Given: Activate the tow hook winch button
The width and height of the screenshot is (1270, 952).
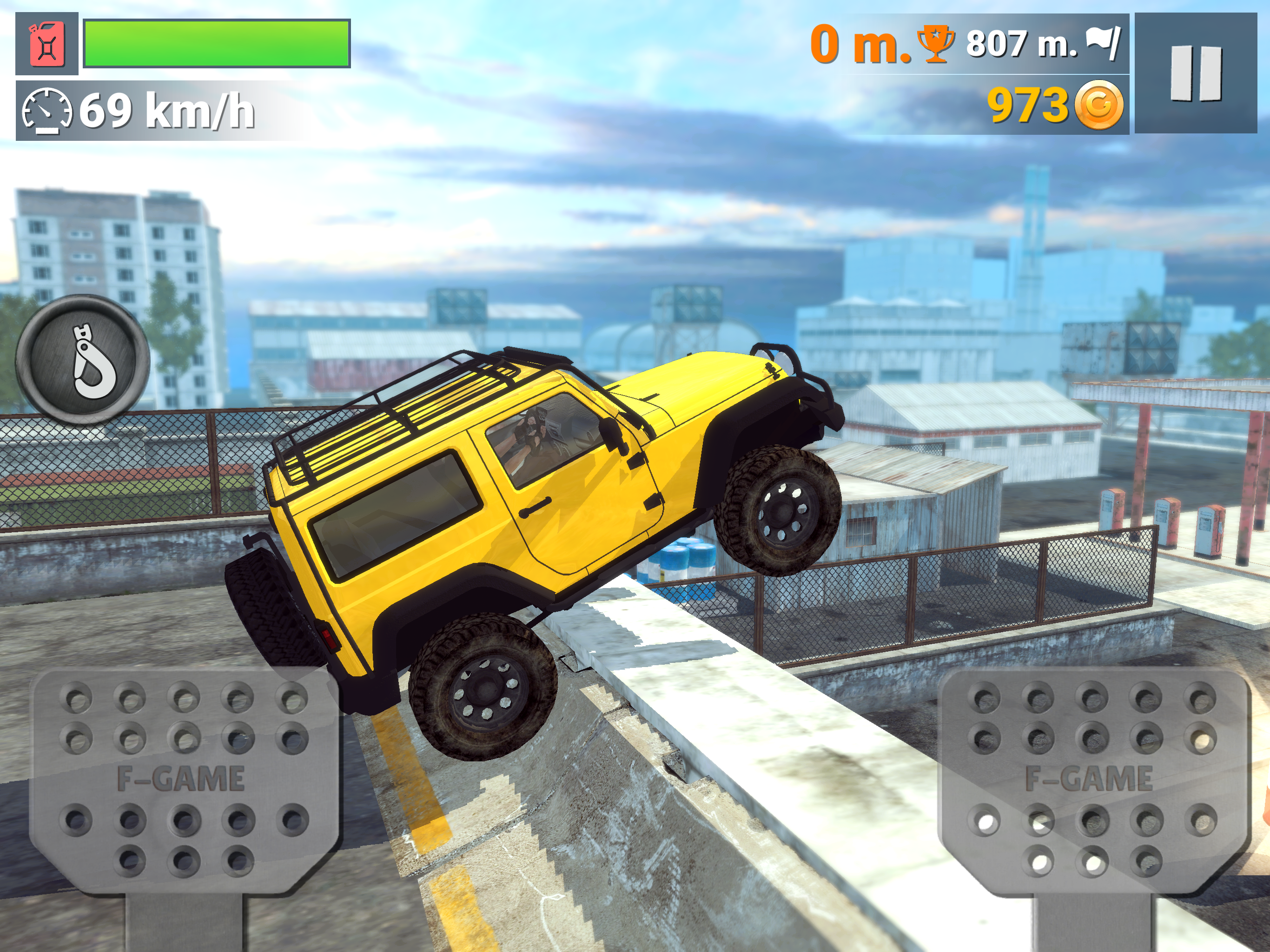Looking at the screenshot, I should point(83,361).
